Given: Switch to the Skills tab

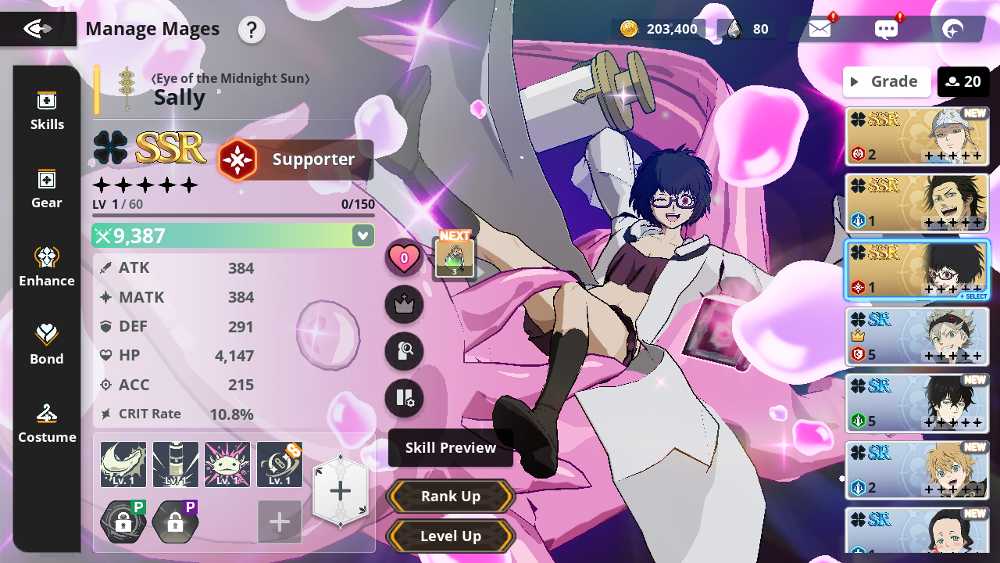Looking at the screenshot, I should (x=46, y=110).
